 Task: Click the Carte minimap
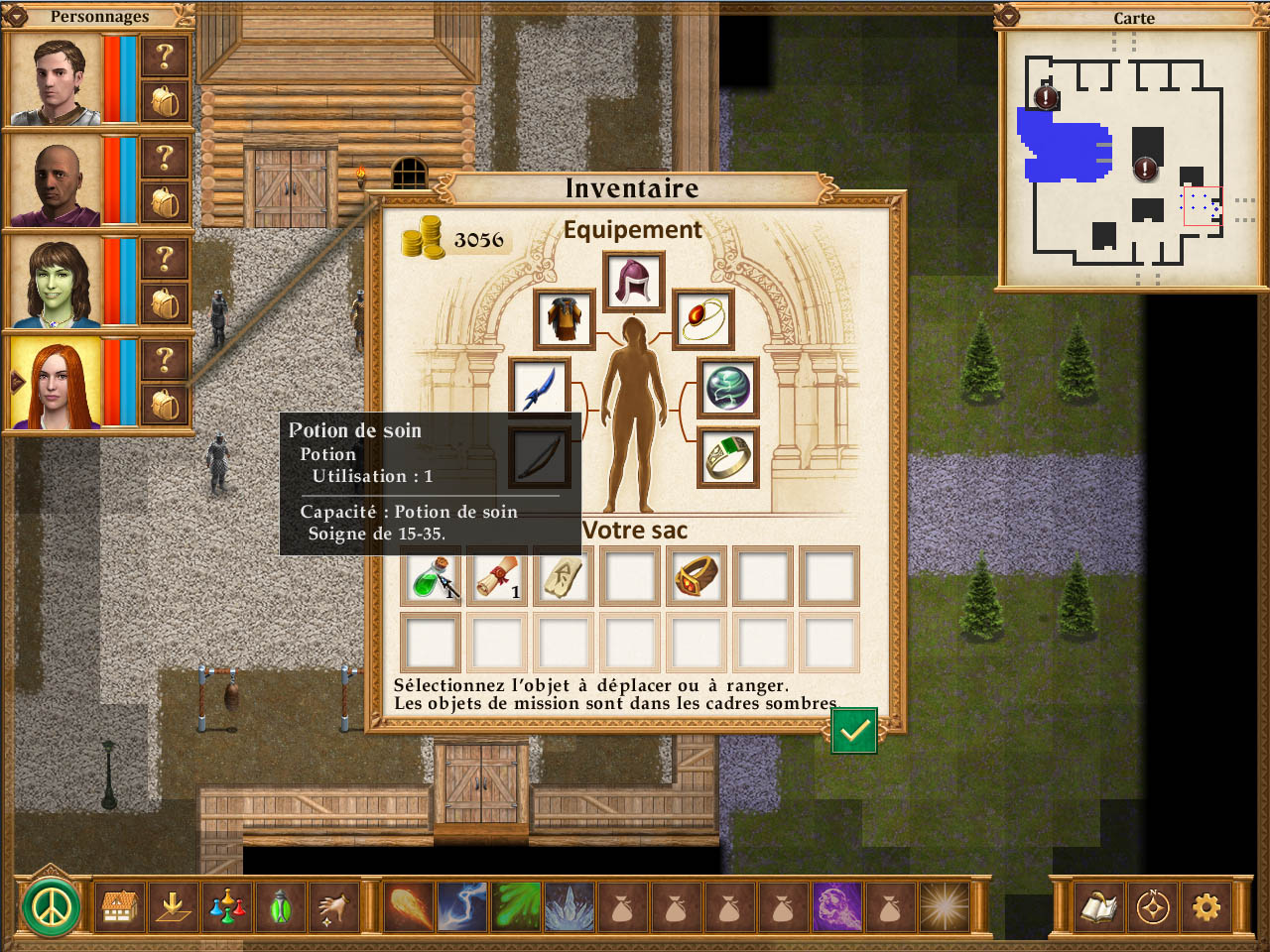1132,159
